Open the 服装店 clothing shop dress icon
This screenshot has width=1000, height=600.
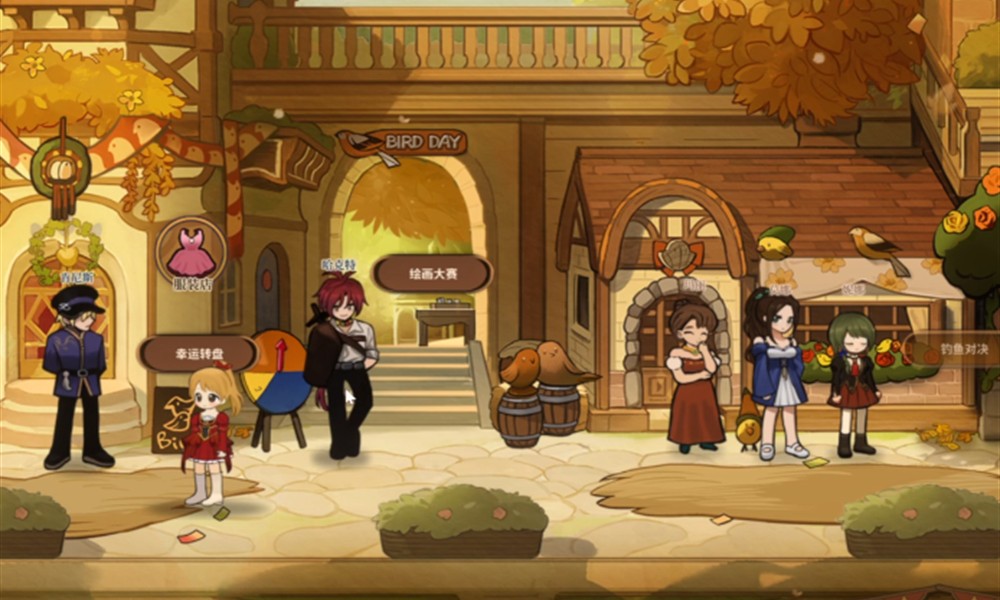point(190,252)
